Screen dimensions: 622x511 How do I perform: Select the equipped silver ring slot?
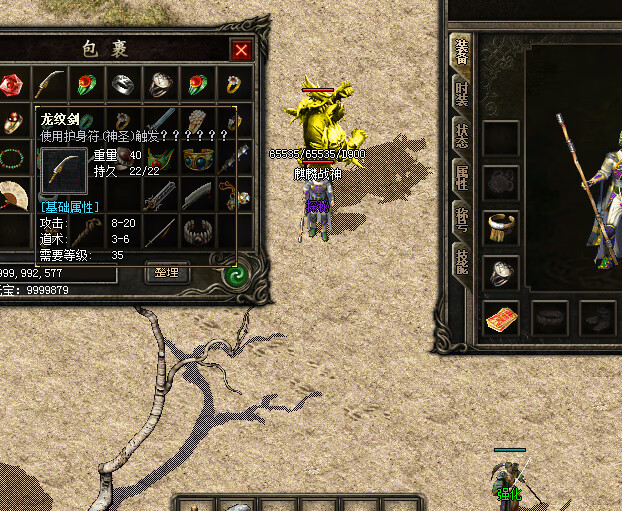tap(500, 271)
